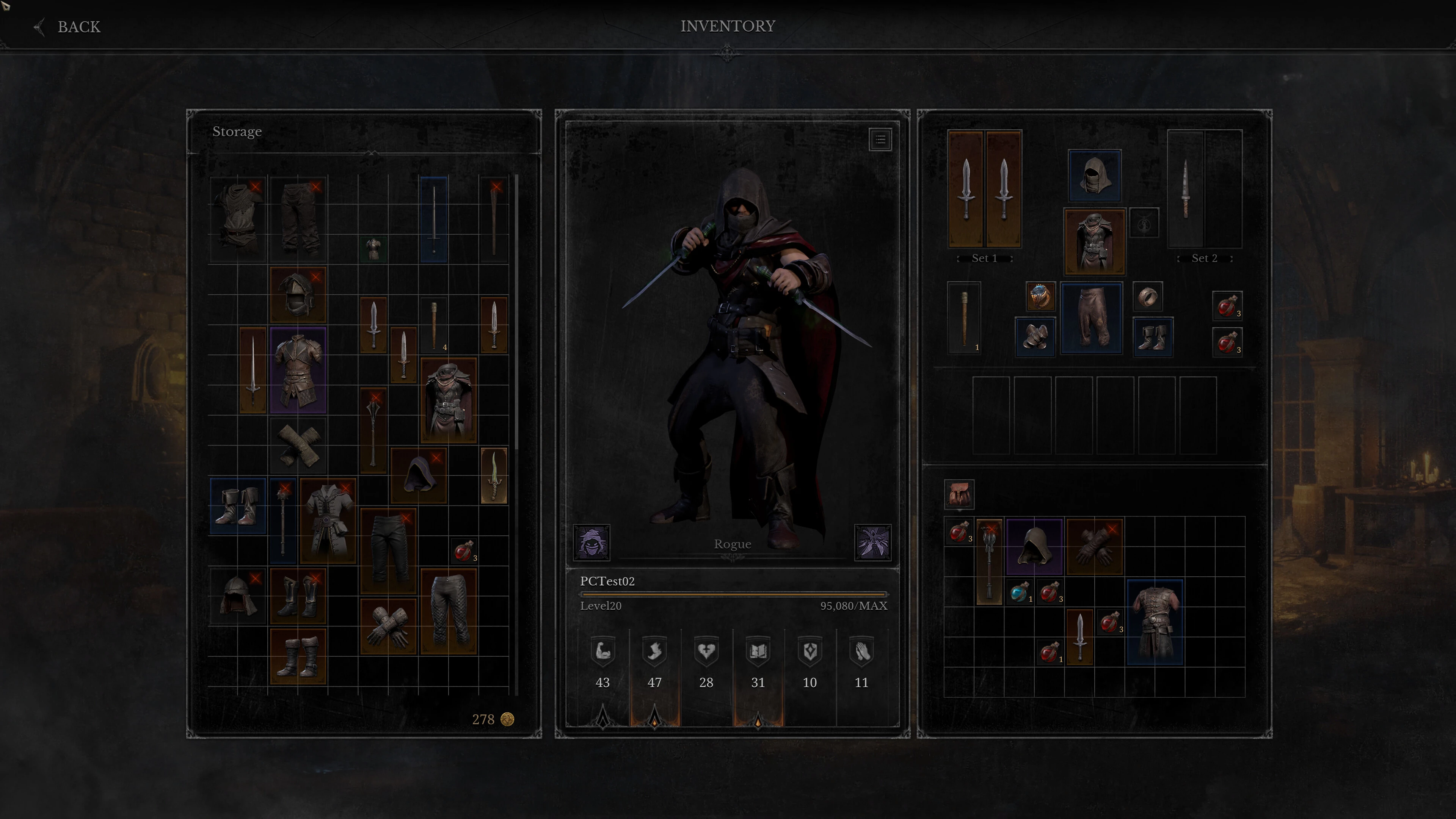Screen dimensions: 1456x819
Task: Select the blue-bordered tunic in the bag
Action: pyautogui.click(x=1154, y=622)
